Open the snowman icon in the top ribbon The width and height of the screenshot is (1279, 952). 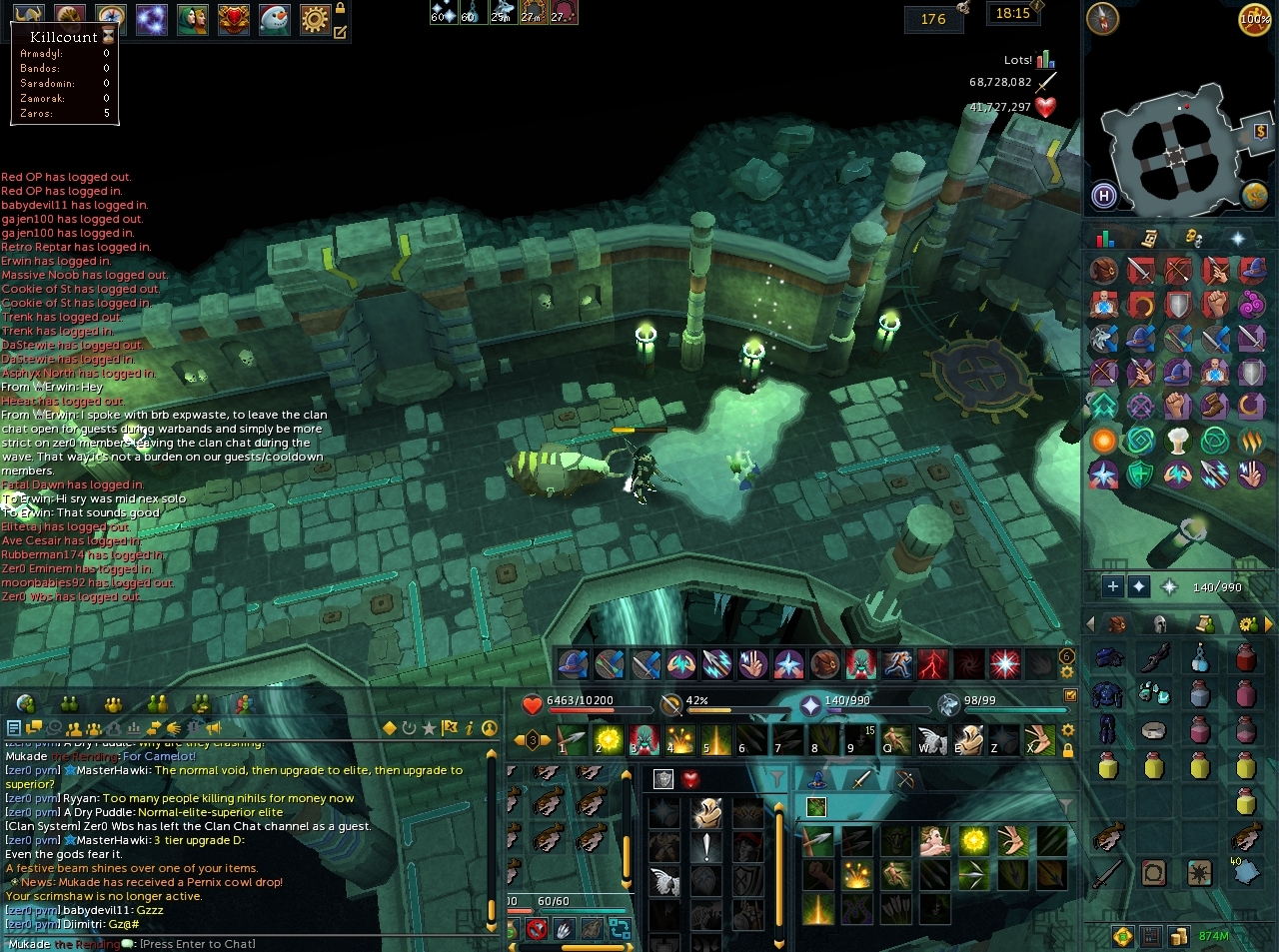274,18
